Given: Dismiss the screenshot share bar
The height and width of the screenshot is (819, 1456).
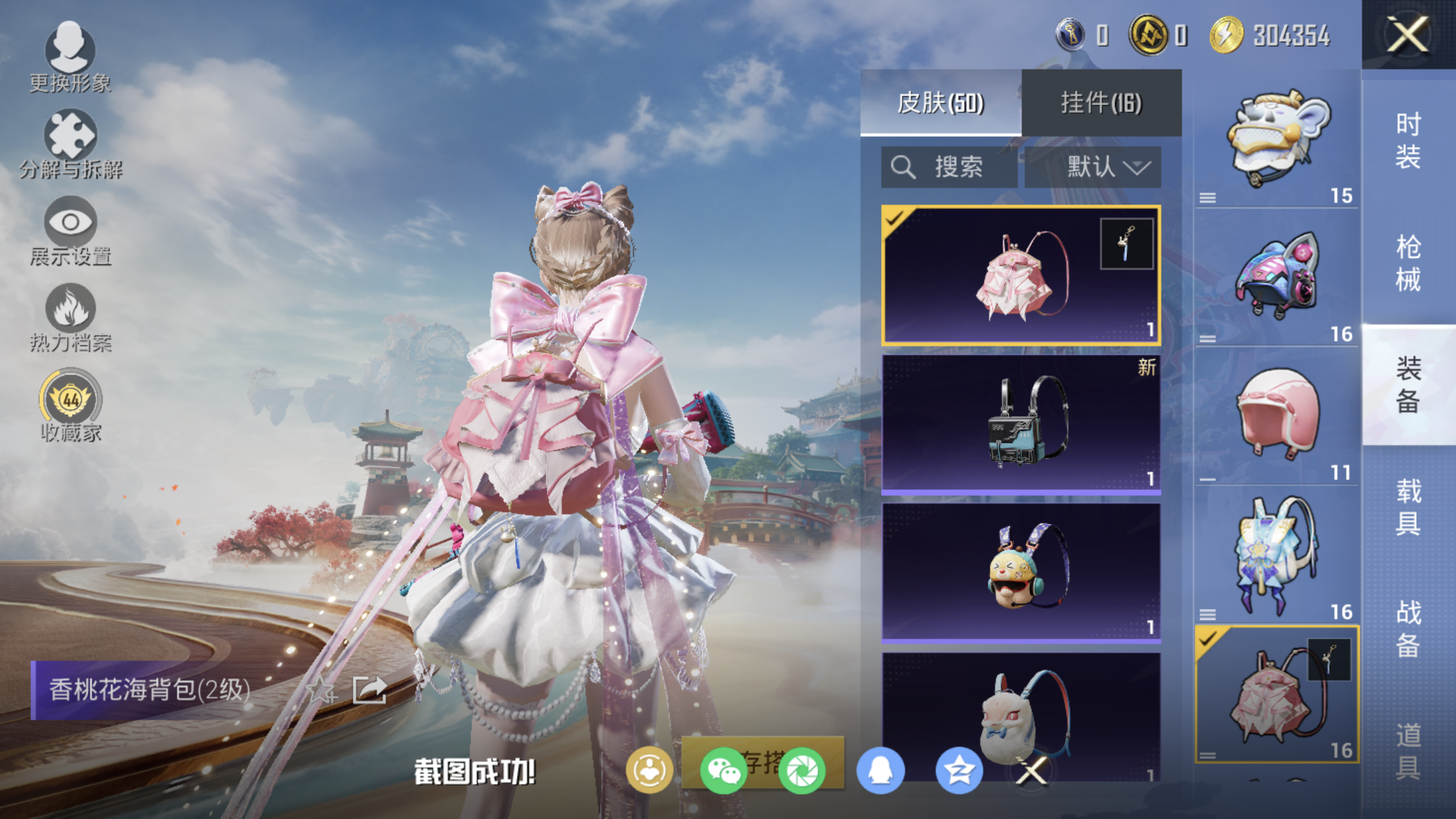Looking at the screenshot, I should (1032, 770).
